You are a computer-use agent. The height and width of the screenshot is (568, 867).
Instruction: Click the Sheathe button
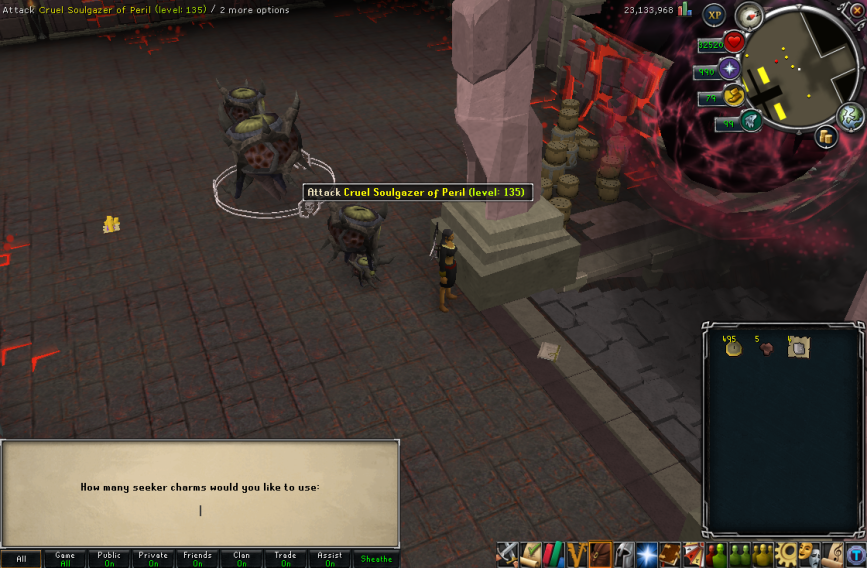[376, 559]
